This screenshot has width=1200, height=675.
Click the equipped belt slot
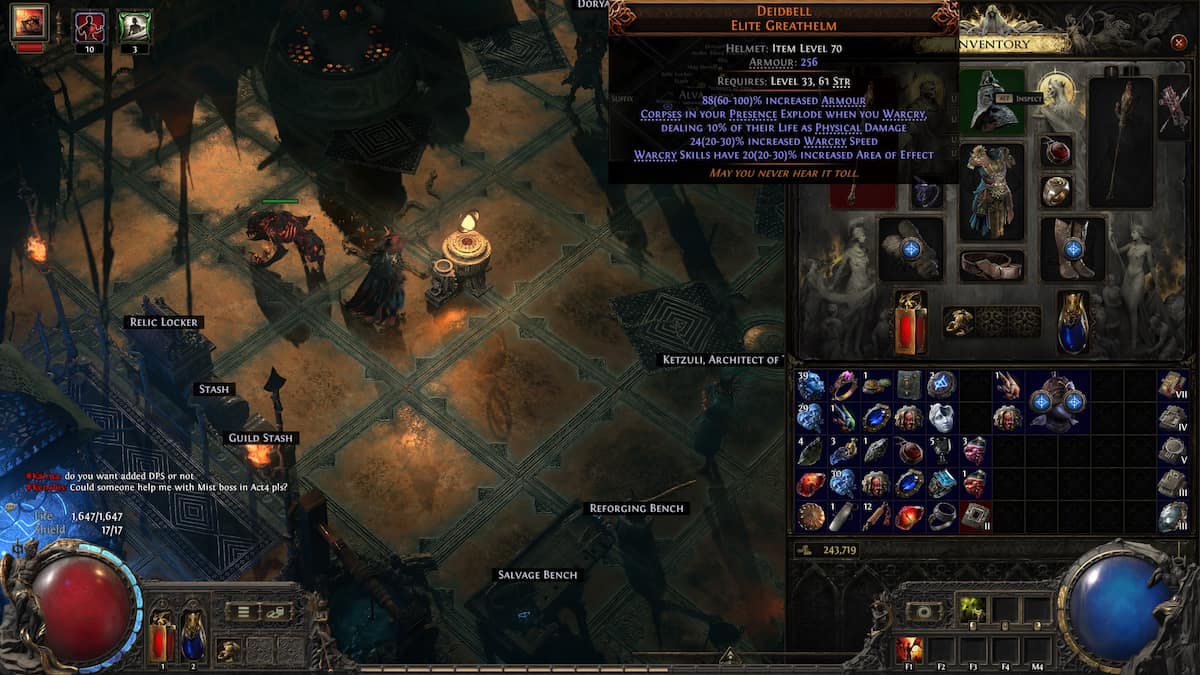click(992, 264)
